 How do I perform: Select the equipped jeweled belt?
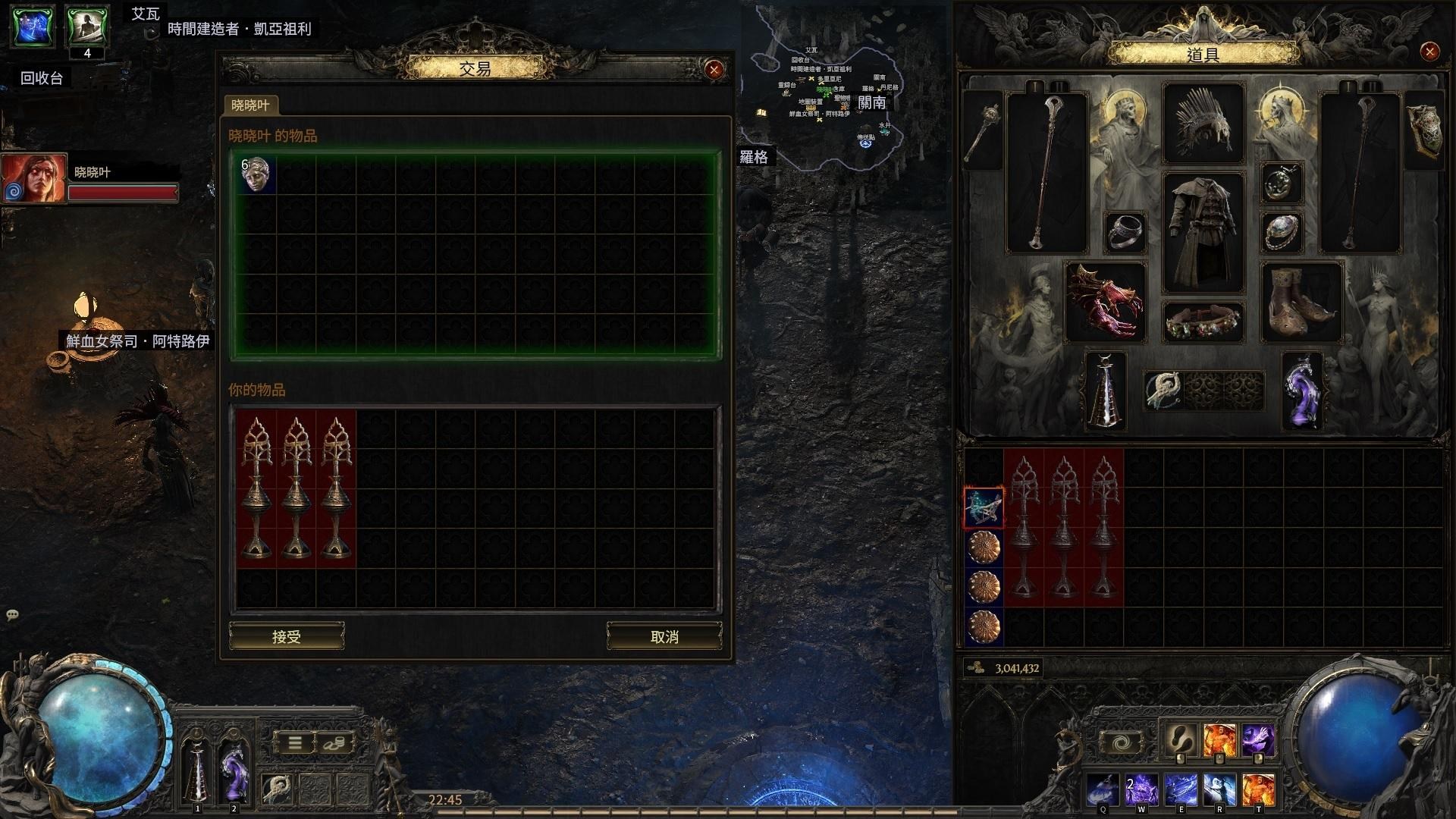click(1203, 322)
